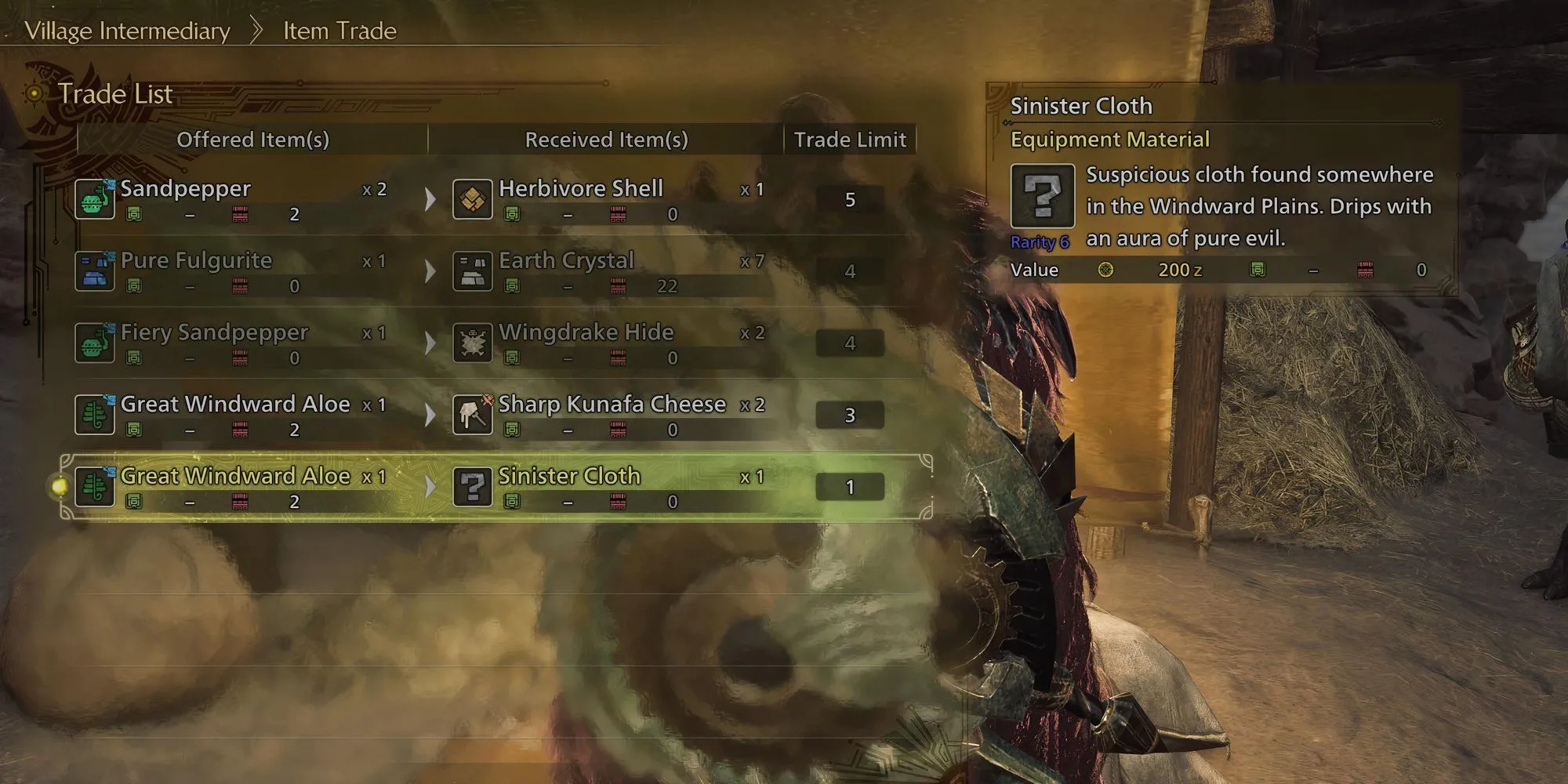
Task: Click the Herbivore Shell item icon
Action: (473, 199)
